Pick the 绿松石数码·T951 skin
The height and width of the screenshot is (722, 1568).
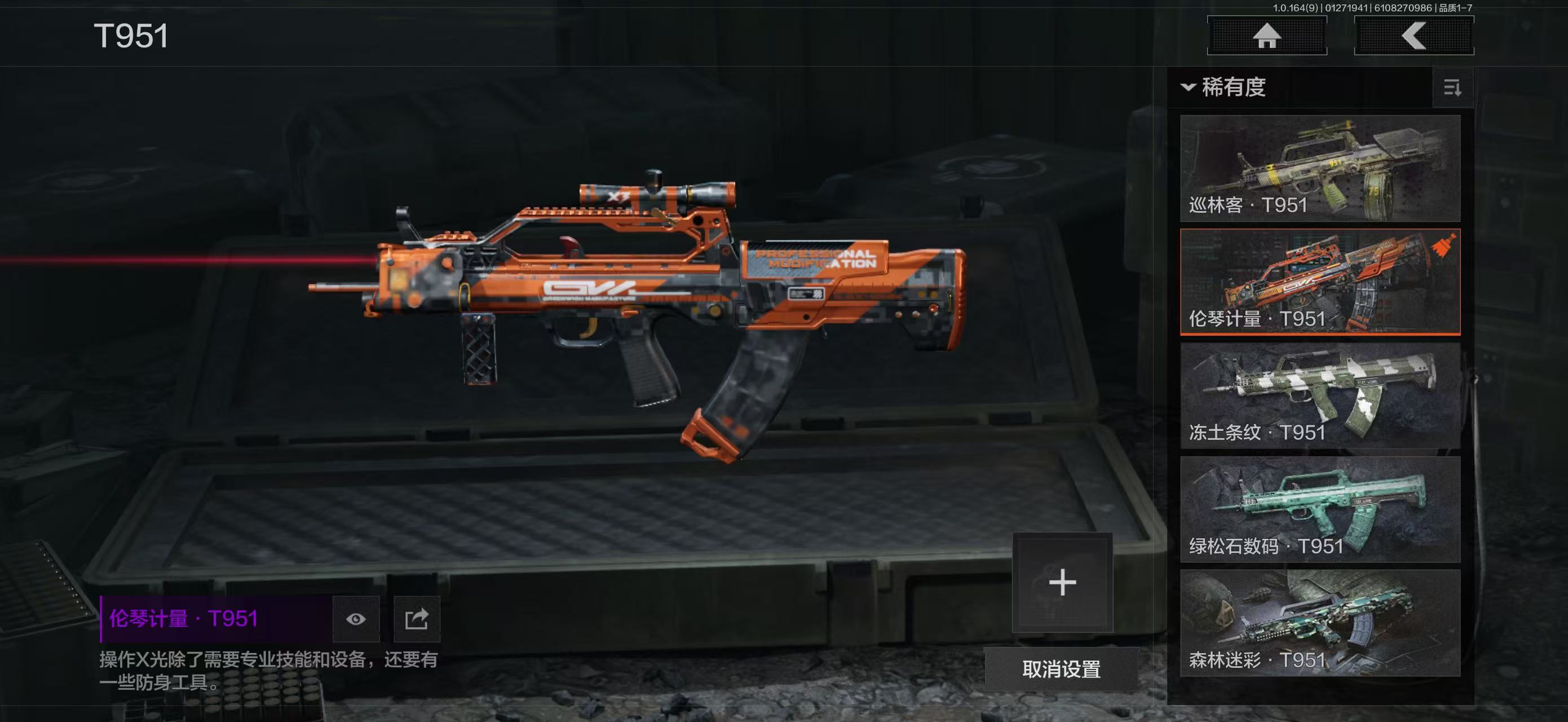coord(1320,509)
